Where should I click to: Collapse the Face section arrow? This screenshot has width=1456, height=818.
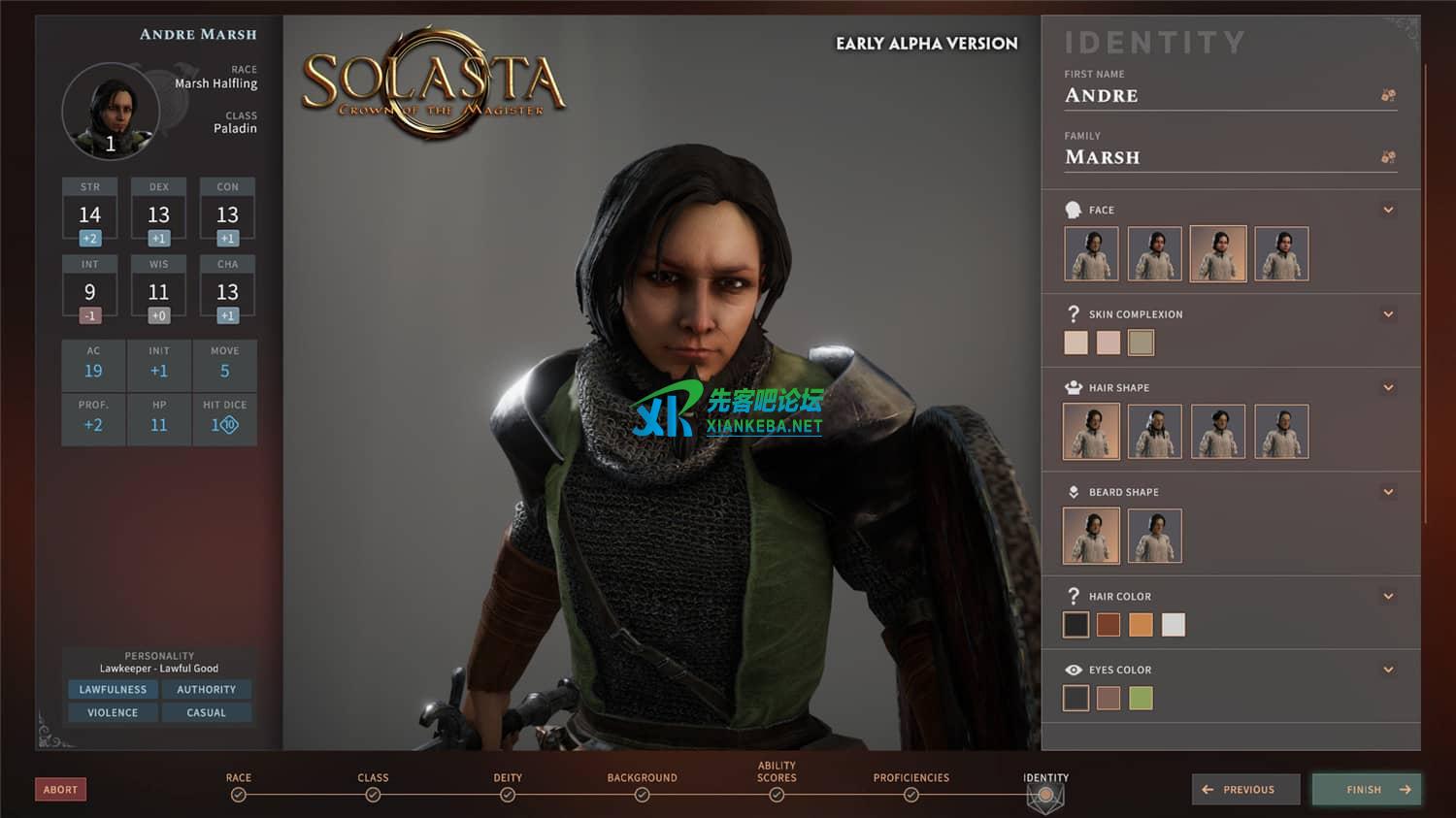pos(1388,210)
